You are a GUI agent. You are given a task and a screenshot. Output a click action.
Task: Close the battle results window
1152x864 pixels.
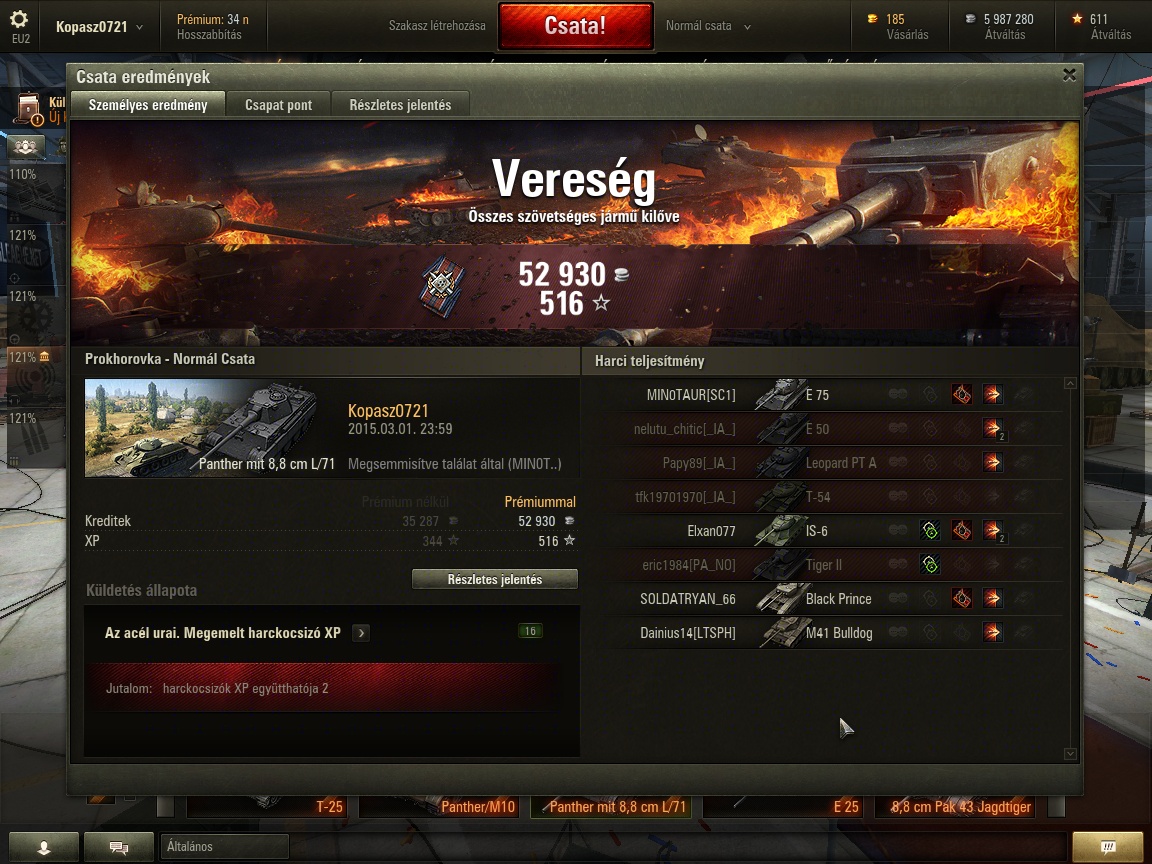click(1069, 75)
